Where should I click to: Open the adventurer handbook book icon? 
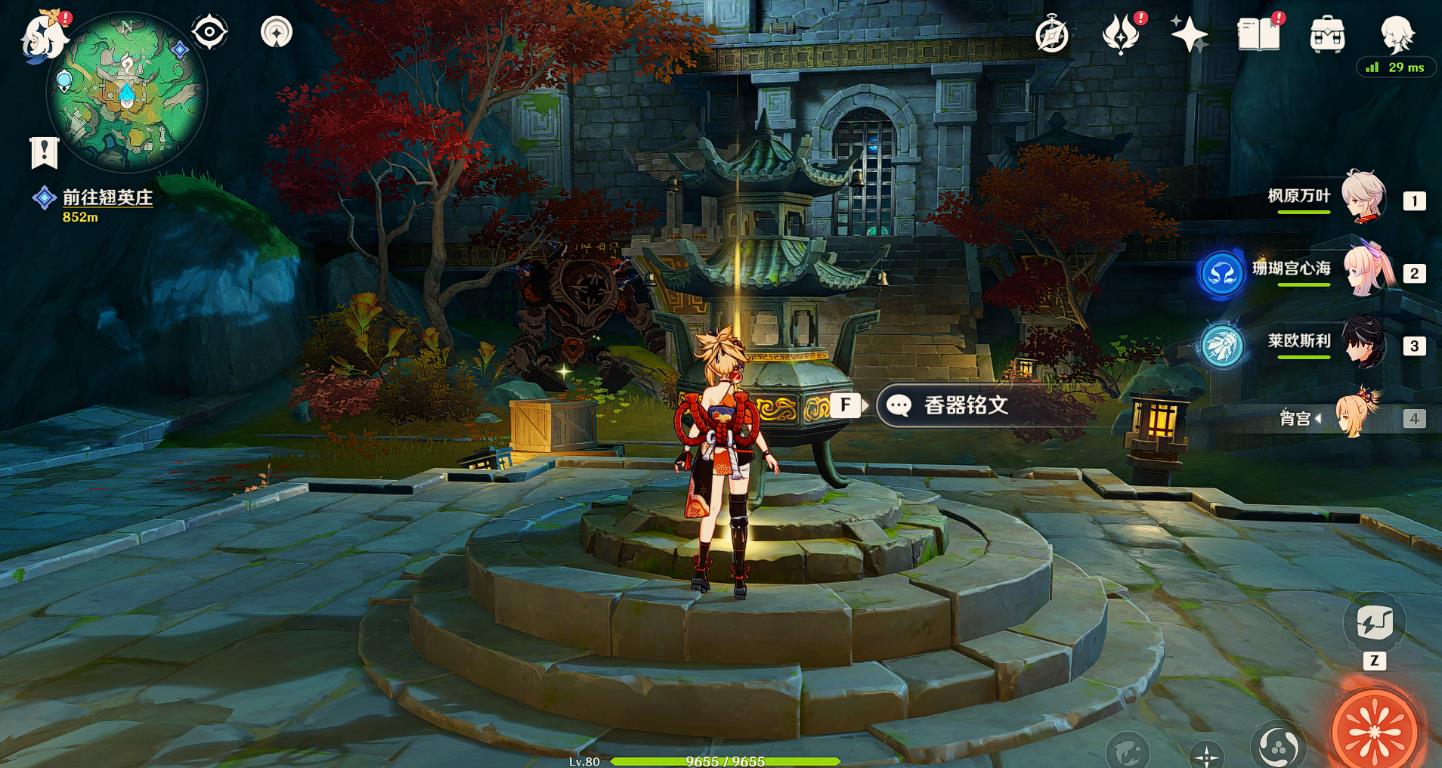(x=1259, y=36)
